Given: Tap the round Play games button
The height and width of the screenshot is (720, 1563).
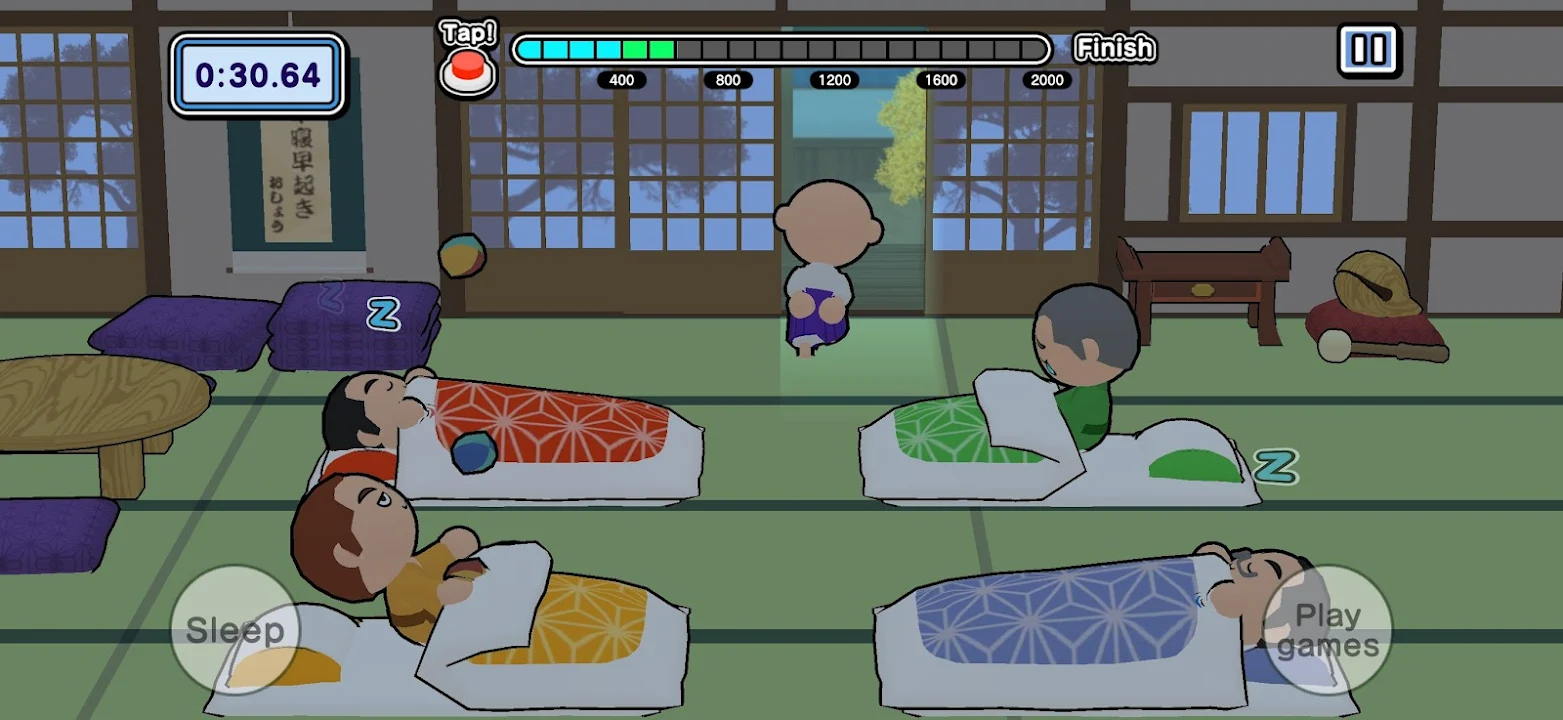Looking at the screenshot, I should pyautogui.click(x=1329, y=630).
